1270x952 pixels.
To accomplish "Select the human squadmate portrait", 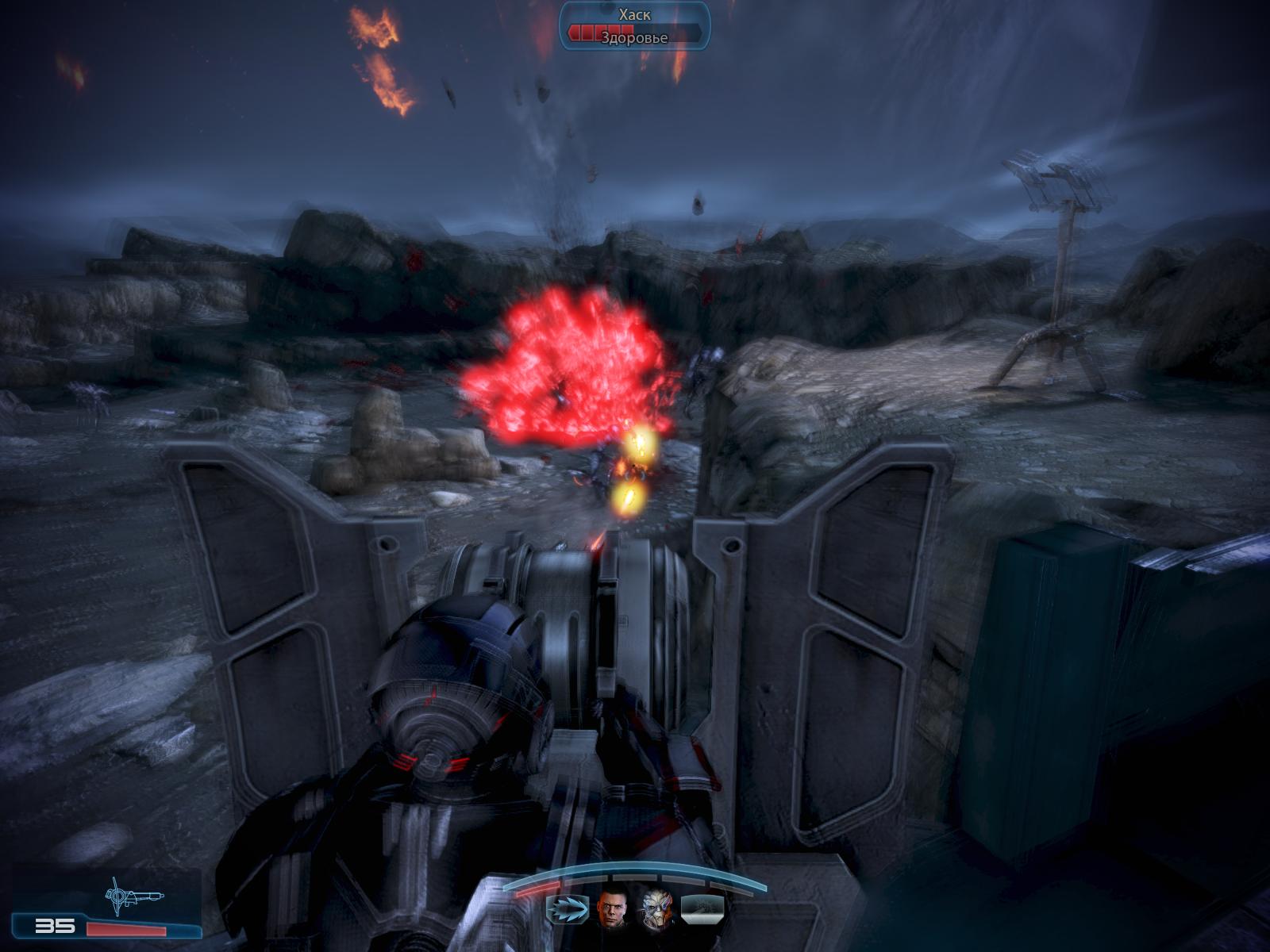I will click(612, 908).
